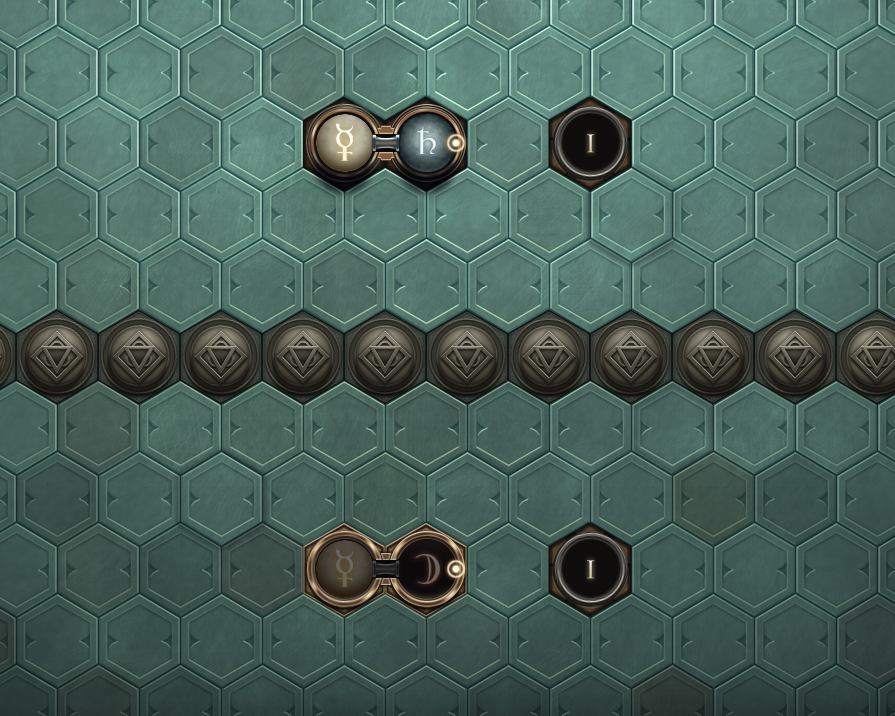895x716 pixels.
Task: Select the lead (Saturn symbol) atom
Action: (x=426, y=143)
